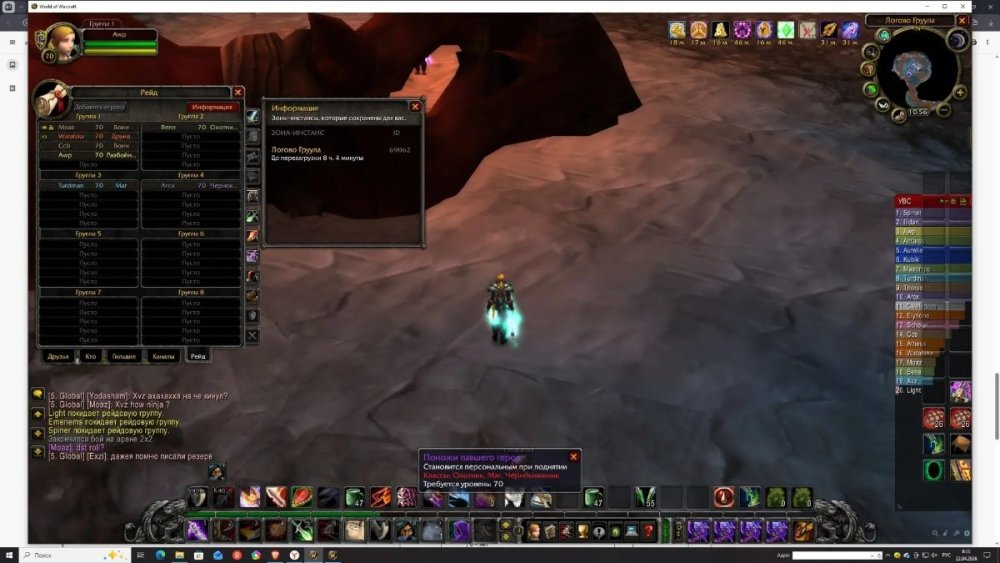The width and height of the screenshot is (1000, 563).
Task: Zoom out the minimap with minus button
Action: pos(945,110)
